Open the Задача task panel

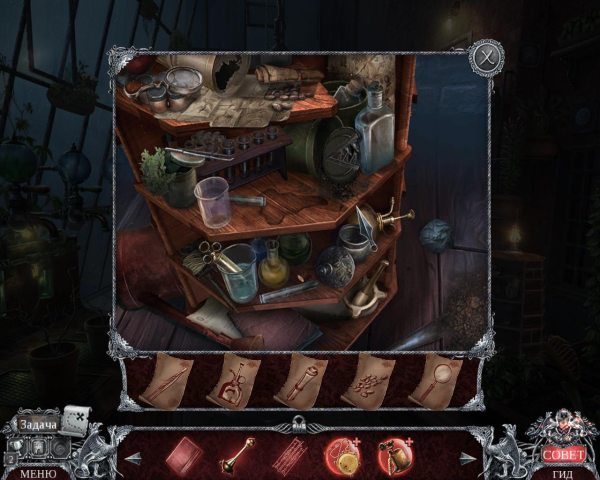[x=38, y=425]
